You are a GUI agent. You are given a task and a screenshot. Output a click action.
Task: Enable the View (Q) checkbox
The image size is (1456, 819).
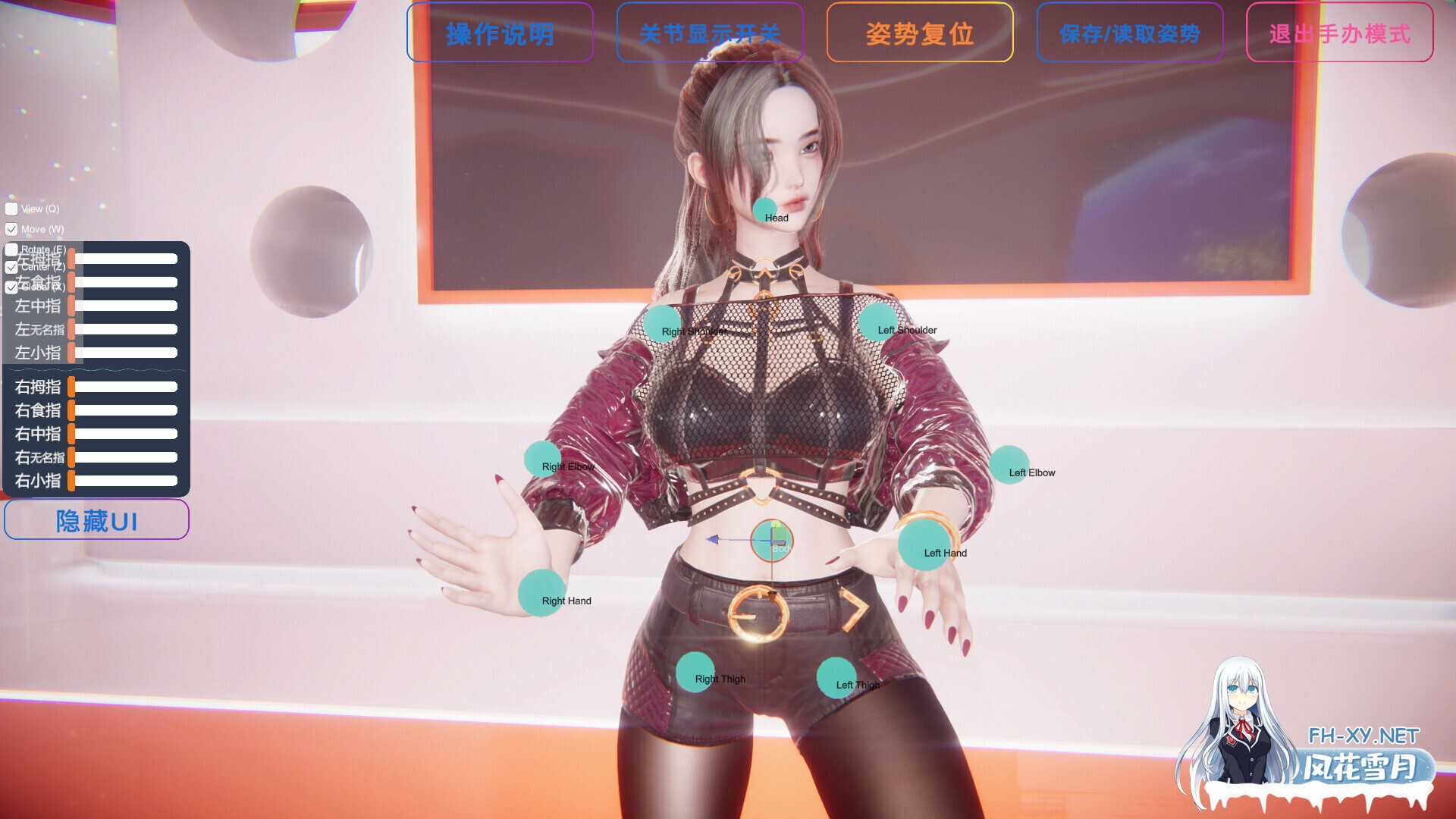[11, 209]
